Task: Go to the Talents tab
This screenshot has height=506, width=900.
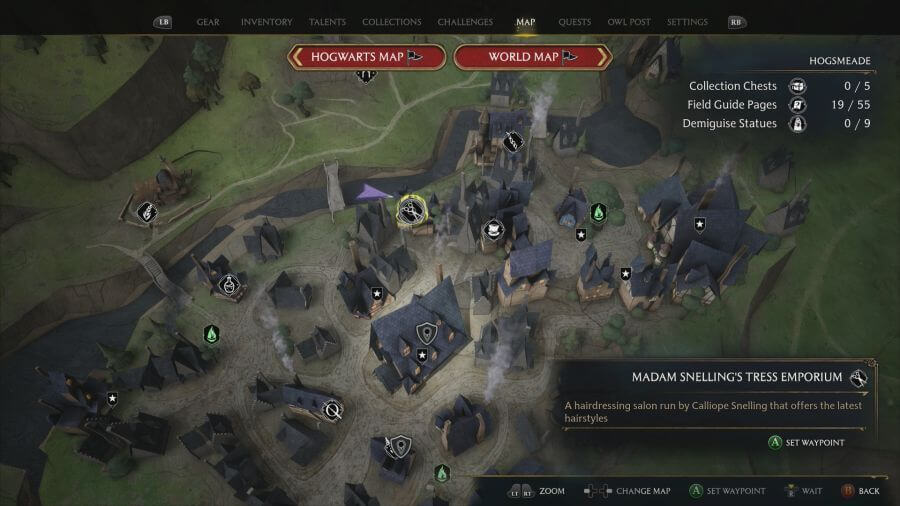Action: [x=327, y=22]
